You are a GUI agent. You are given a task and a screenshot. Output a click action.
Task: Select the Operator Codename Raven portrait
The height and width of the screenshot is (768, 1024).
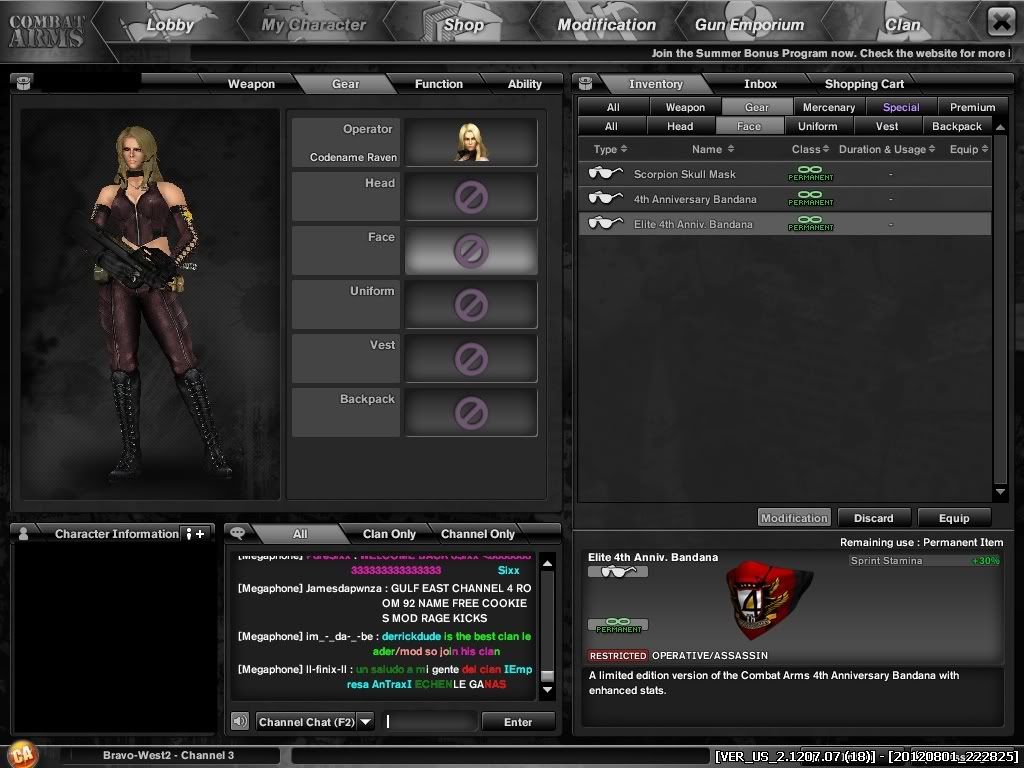click(x=470, y=142)
